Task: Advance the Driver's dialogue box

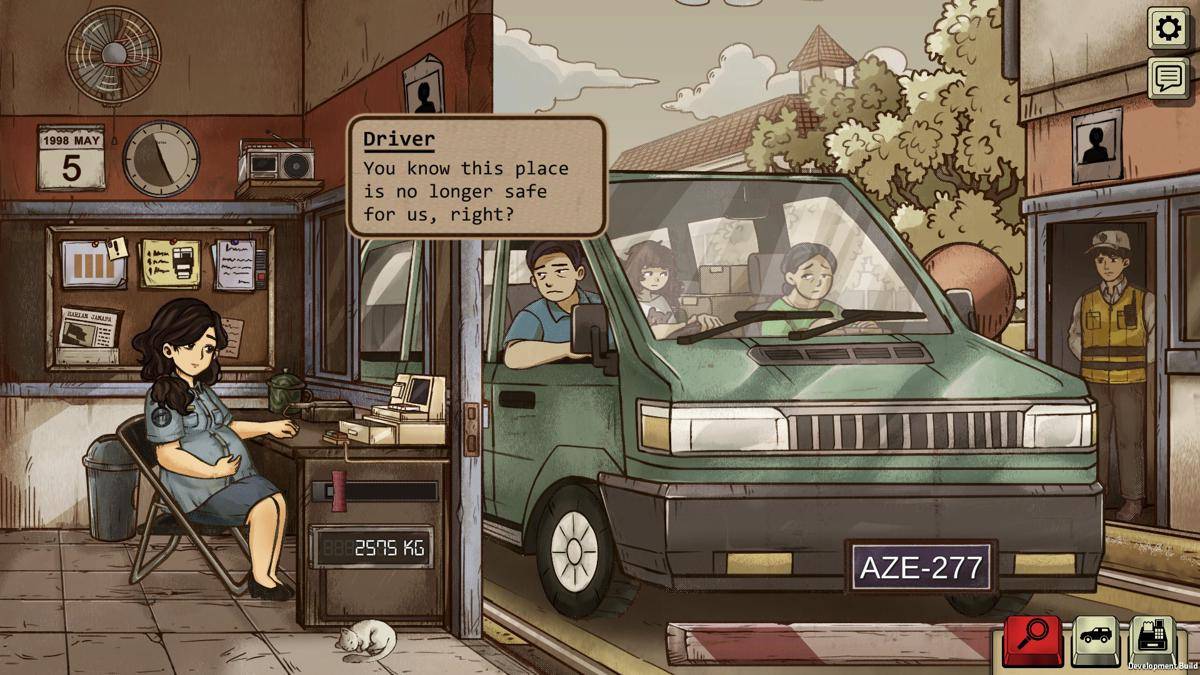Action: click(x=477, y=177)
